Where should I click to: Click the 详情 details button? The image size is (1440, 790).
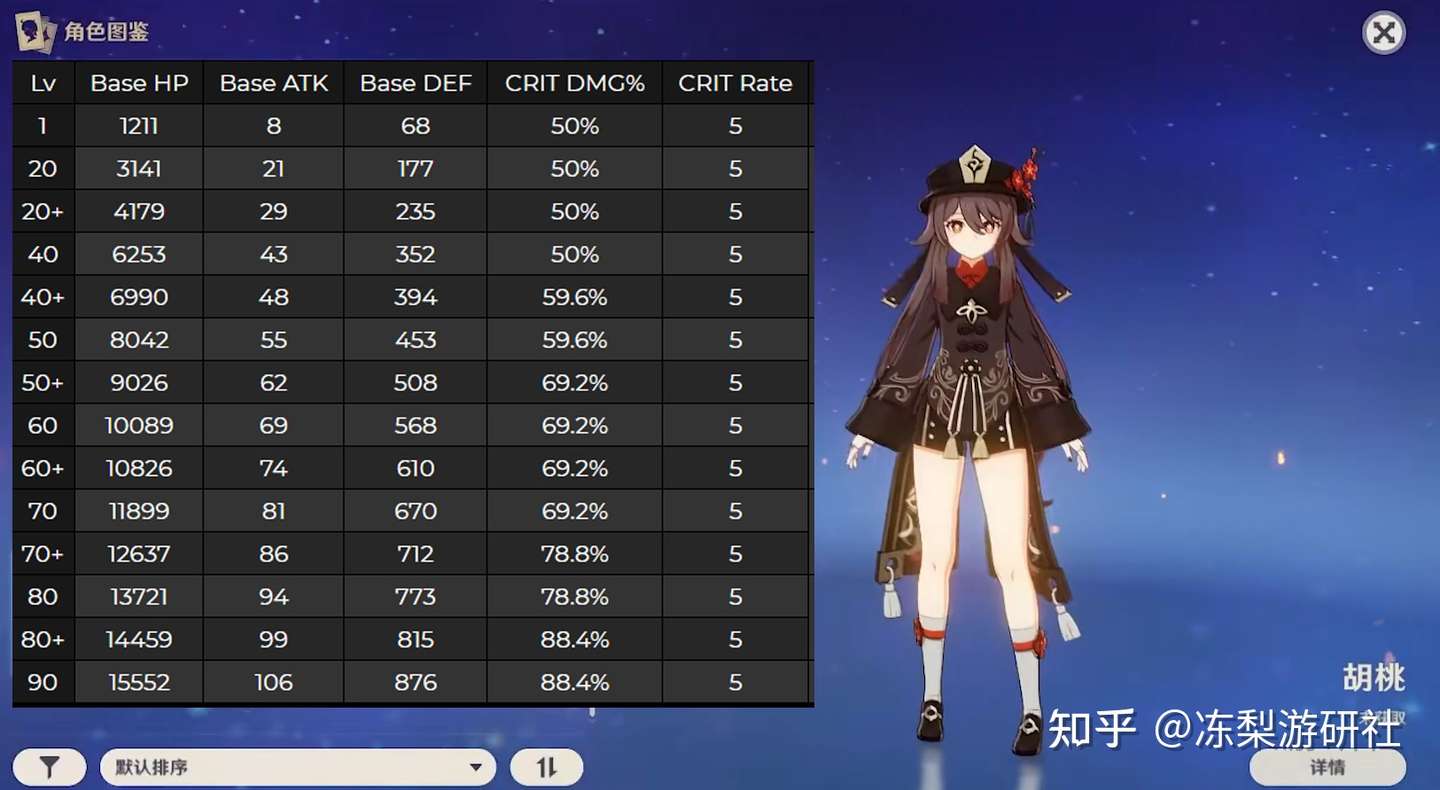pos(1327,767)
